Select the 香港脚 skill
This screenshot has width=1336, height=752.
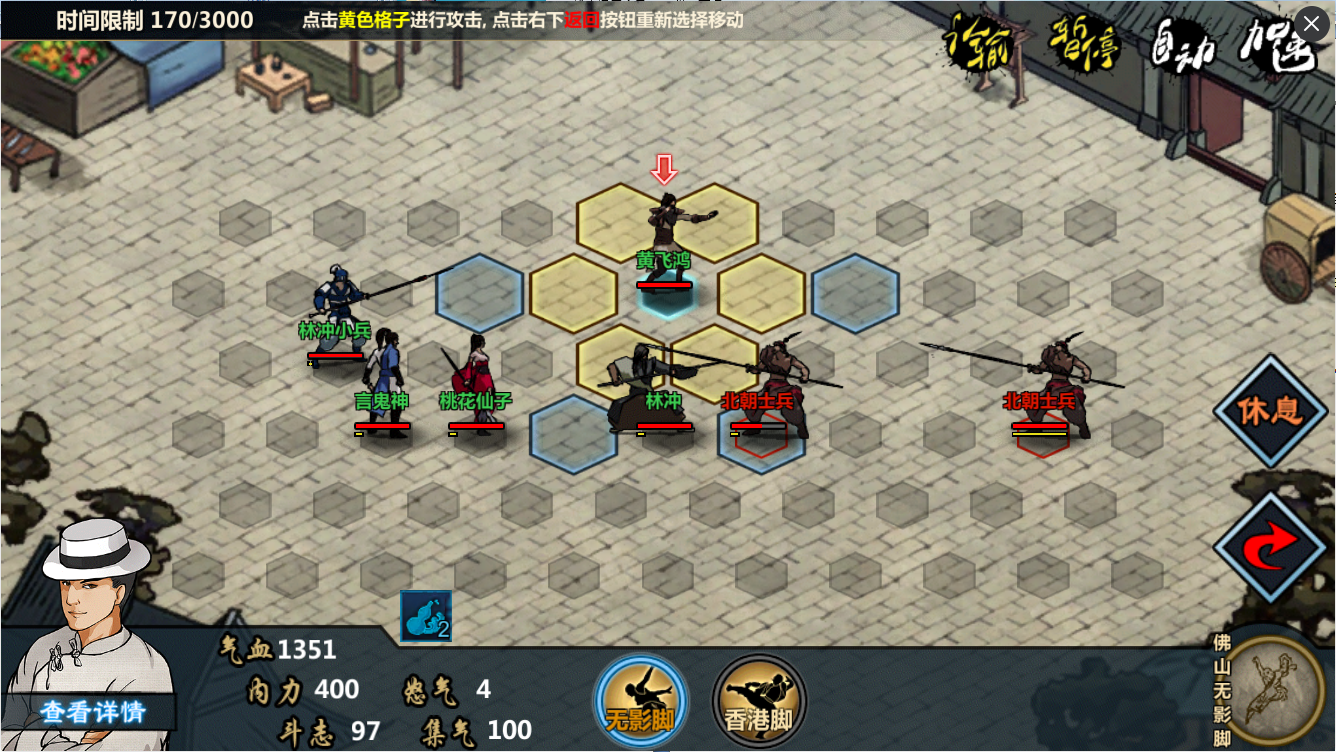759,700
